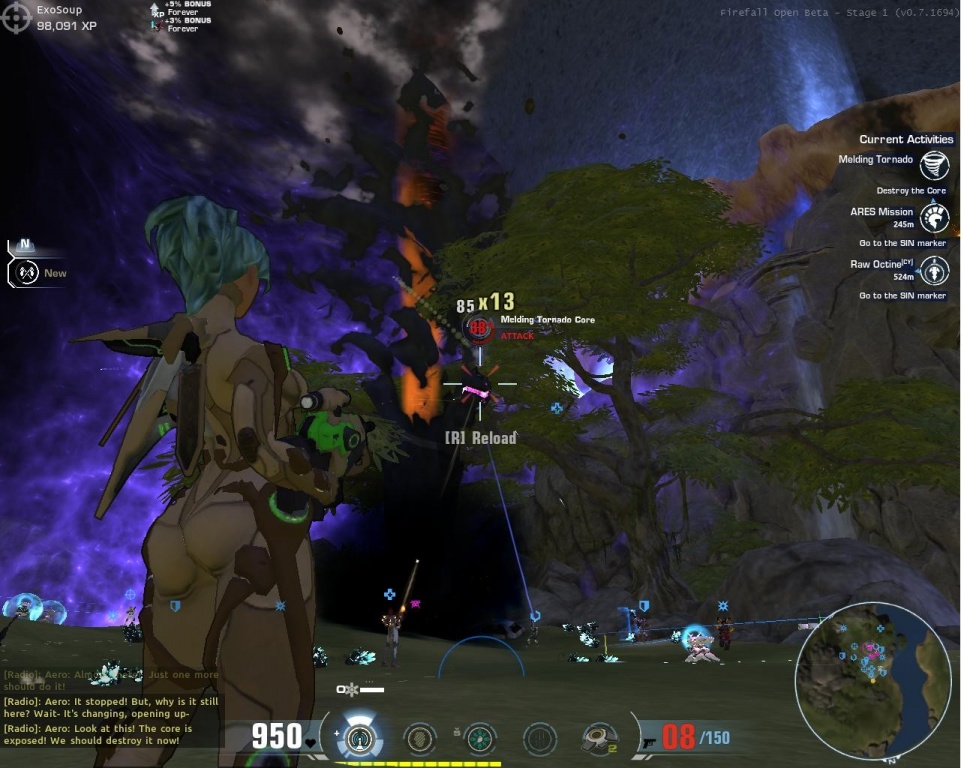
Task: Trigger the green turbine ability
Action: coord(480,739)
